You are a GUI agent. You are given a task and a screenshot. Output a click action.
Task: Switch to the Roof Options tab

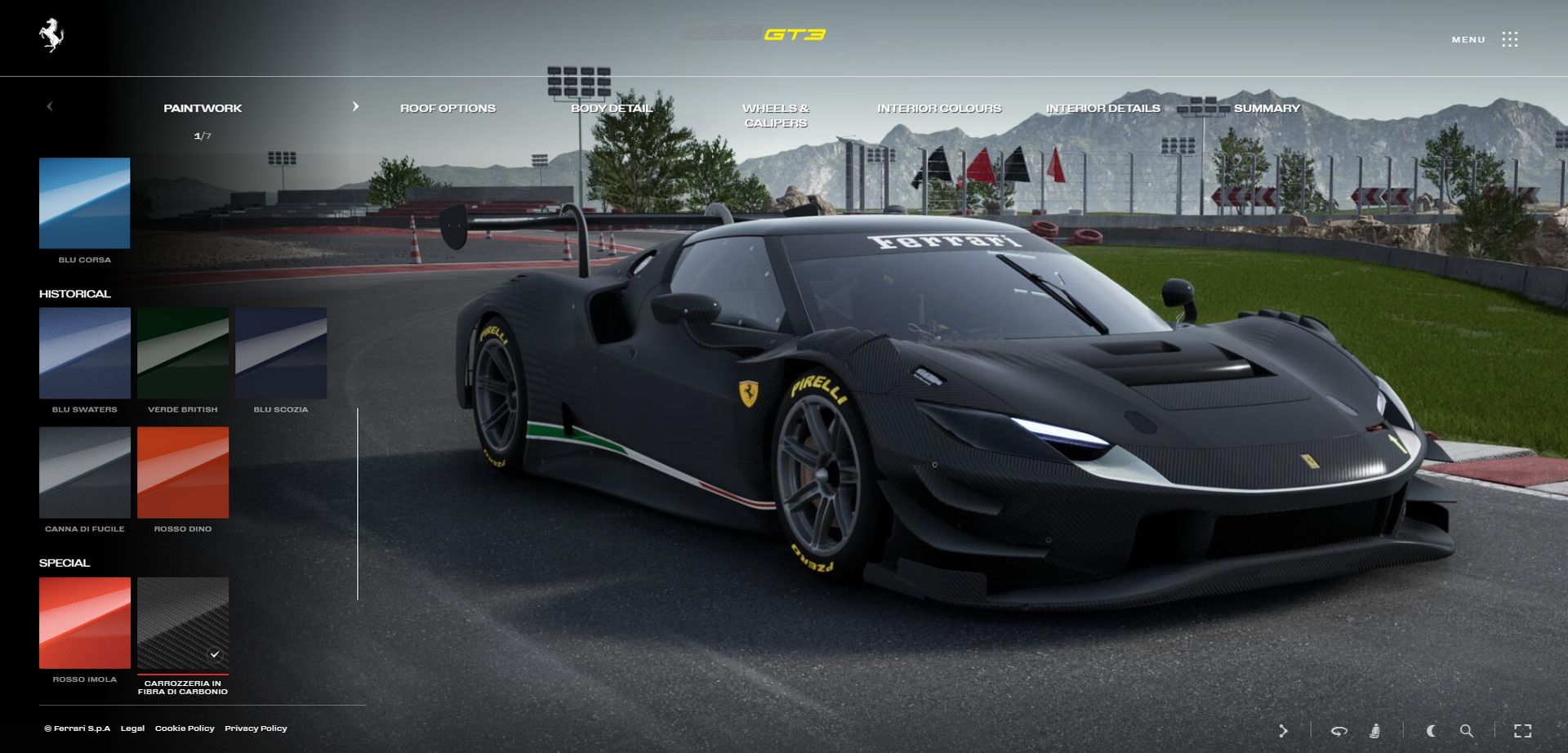tap(448, 109)
